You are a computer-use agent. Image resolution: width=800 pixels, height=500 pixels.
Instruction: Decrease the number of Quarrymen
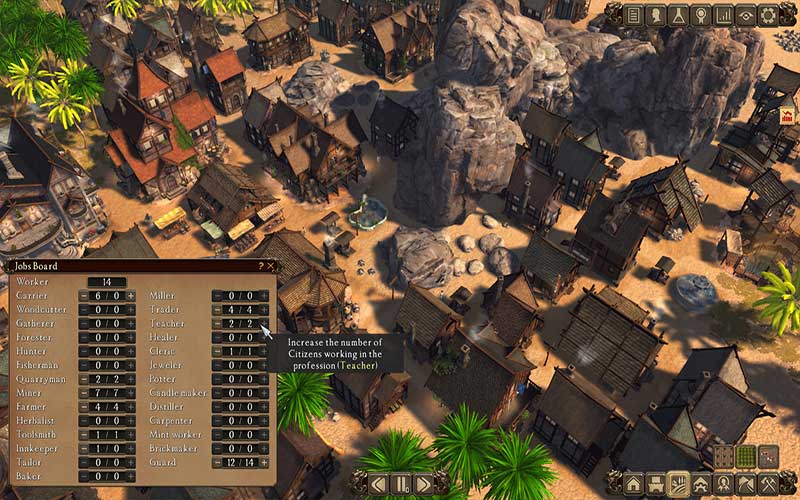click(x=84, y=379)
